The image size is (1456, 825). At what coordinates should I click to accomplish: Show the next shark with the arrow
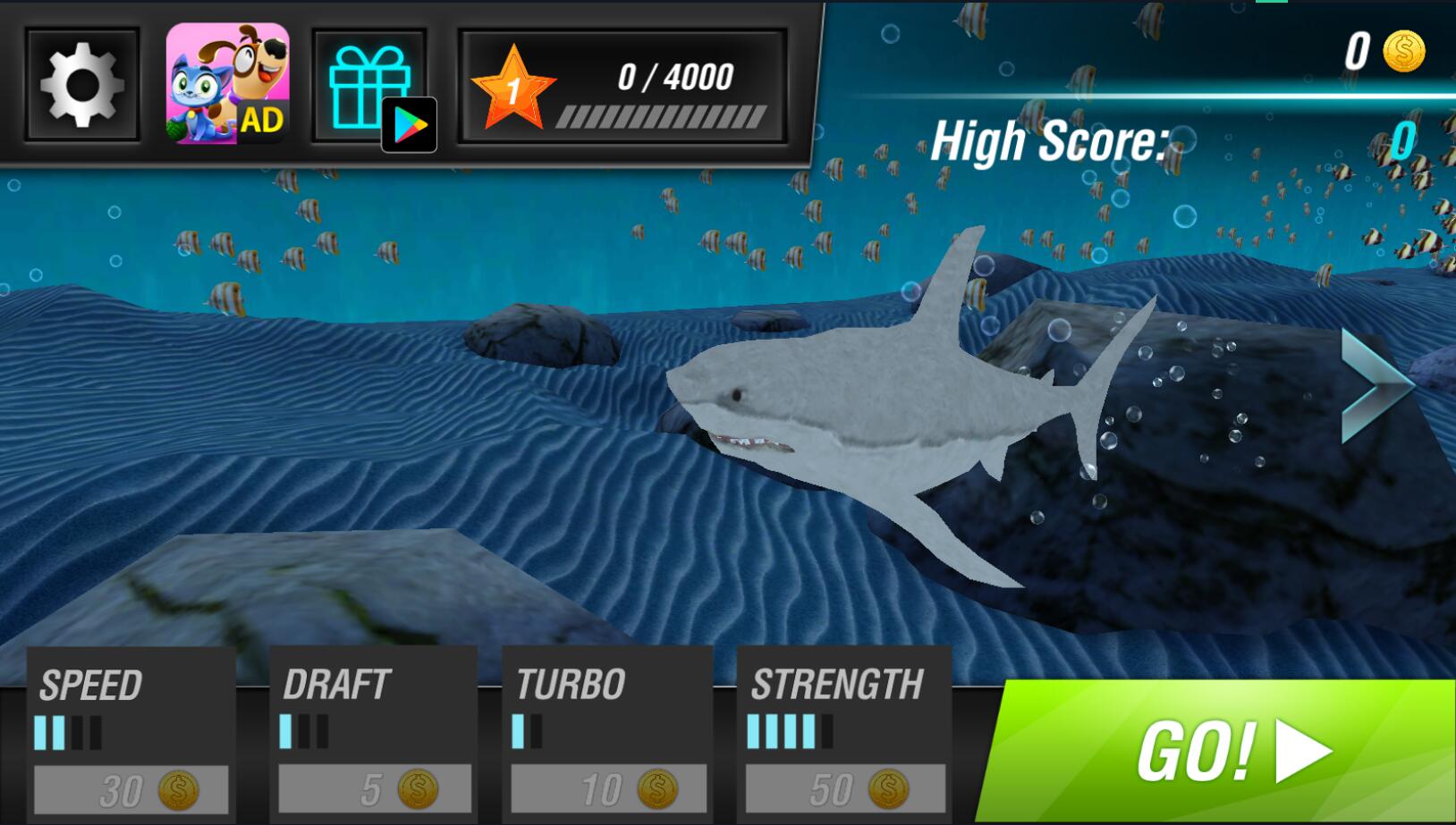point(1377,385)
